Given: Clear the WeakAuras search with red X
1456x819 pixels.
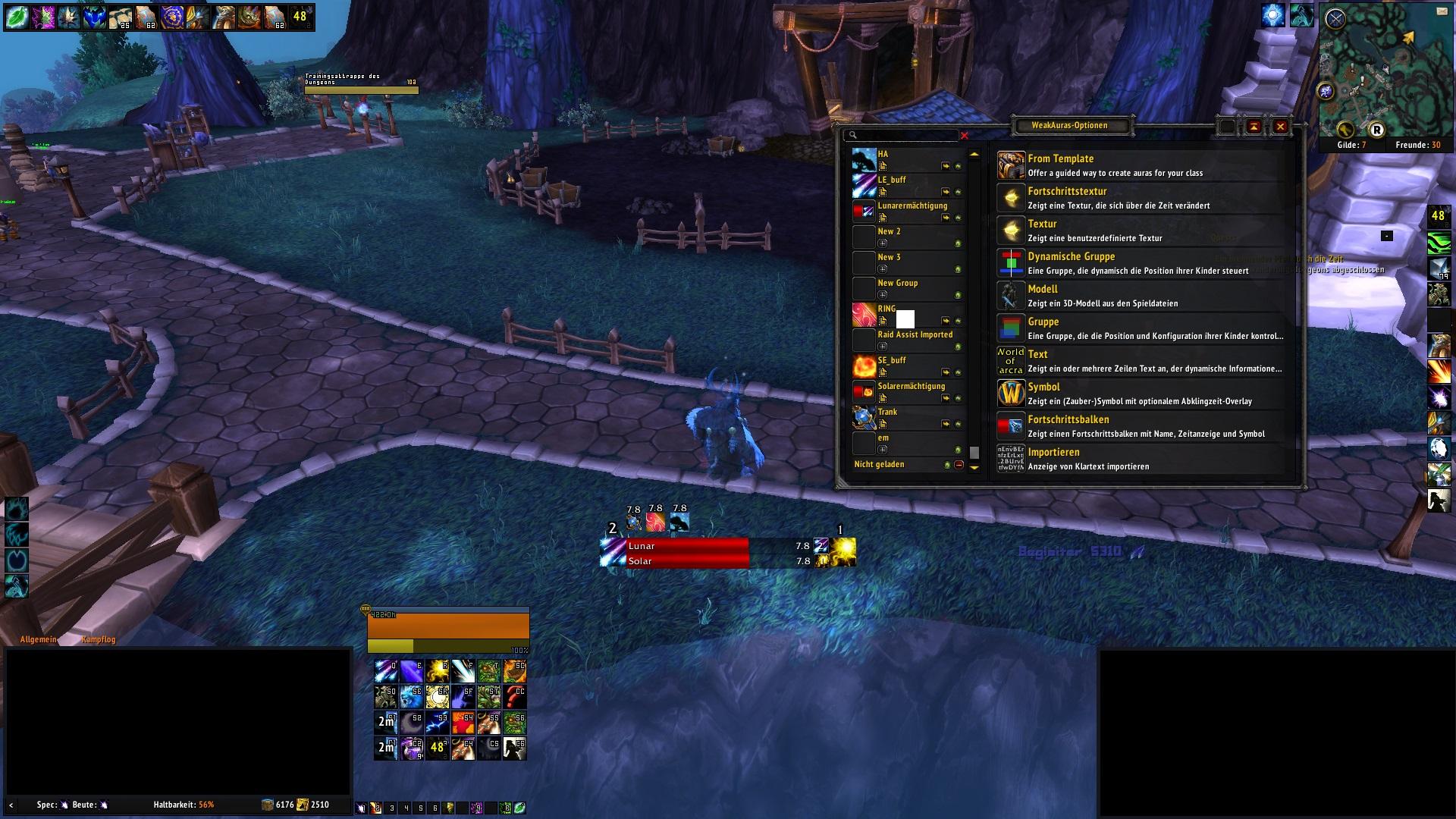Looking at the screenshot, I should tap(965, 136).
